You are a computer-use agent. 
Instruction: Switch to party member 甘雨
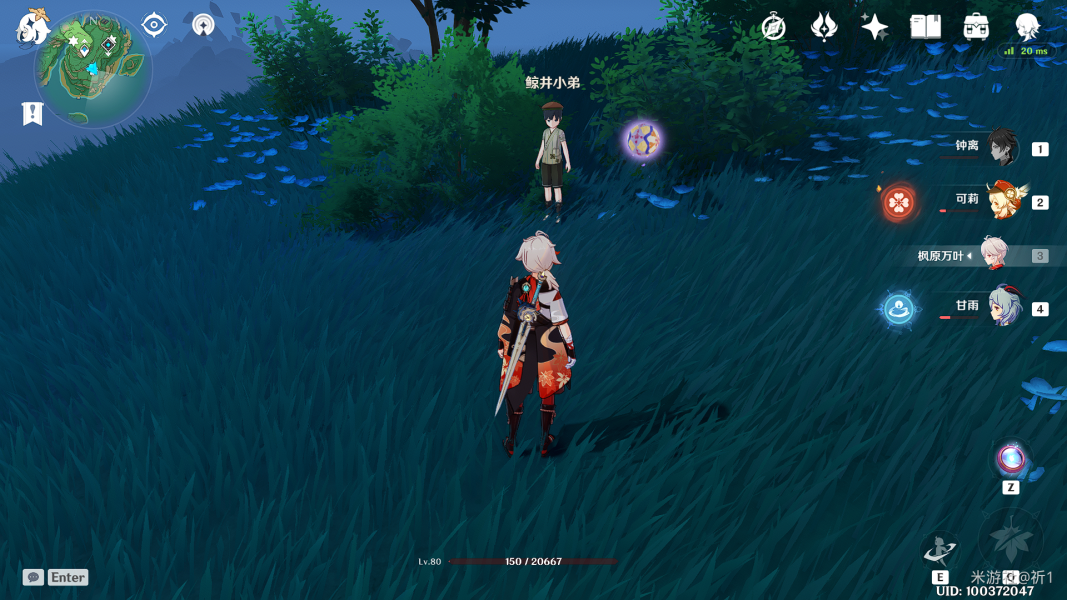pos(1002,307)
